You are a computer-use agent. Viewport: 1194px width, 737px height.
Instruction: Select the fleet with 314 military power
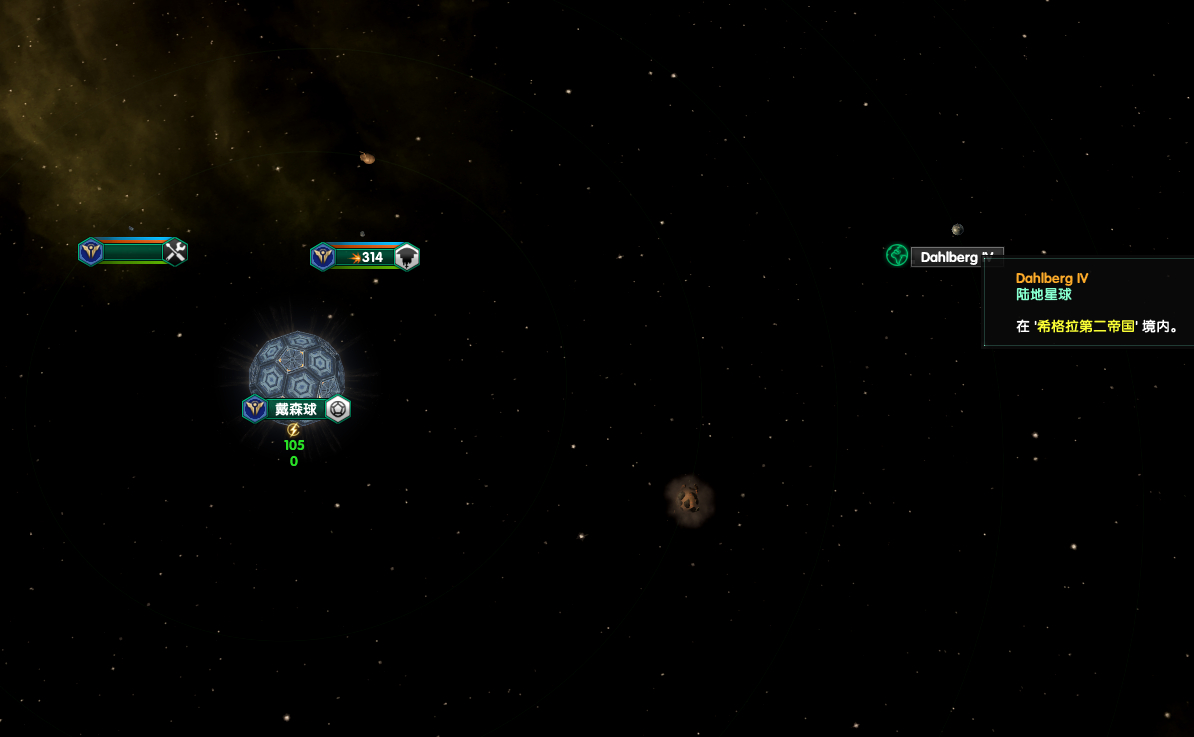tap(366, 257)
